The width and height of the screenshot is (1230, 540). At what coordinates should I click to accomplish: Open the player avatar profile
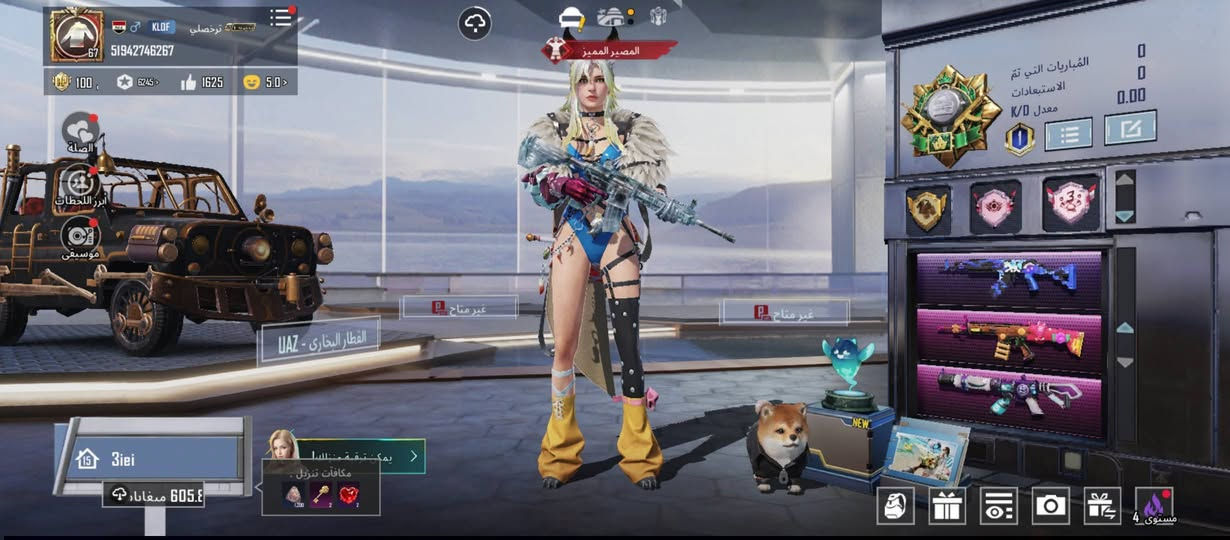click(76, 35)
